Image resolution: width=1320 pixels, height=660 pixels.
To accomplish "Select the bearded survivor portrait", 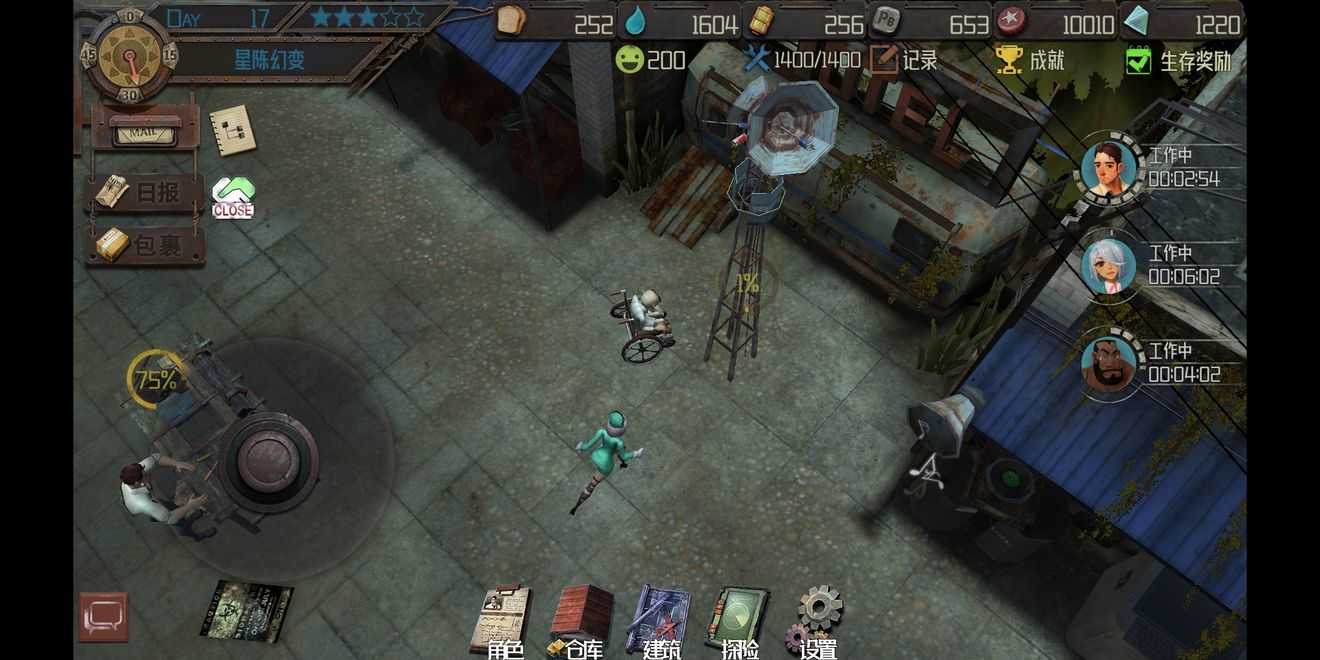I will [1109, 364].
